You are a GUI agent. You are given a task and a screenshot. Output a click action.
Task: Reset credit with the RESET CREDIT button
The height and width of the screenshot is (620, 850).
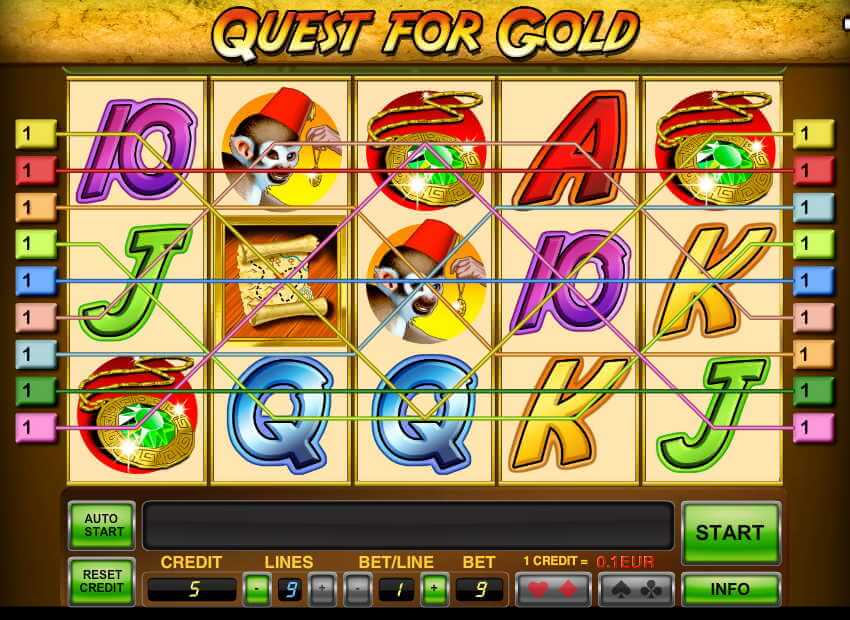(x=101, y=581)
